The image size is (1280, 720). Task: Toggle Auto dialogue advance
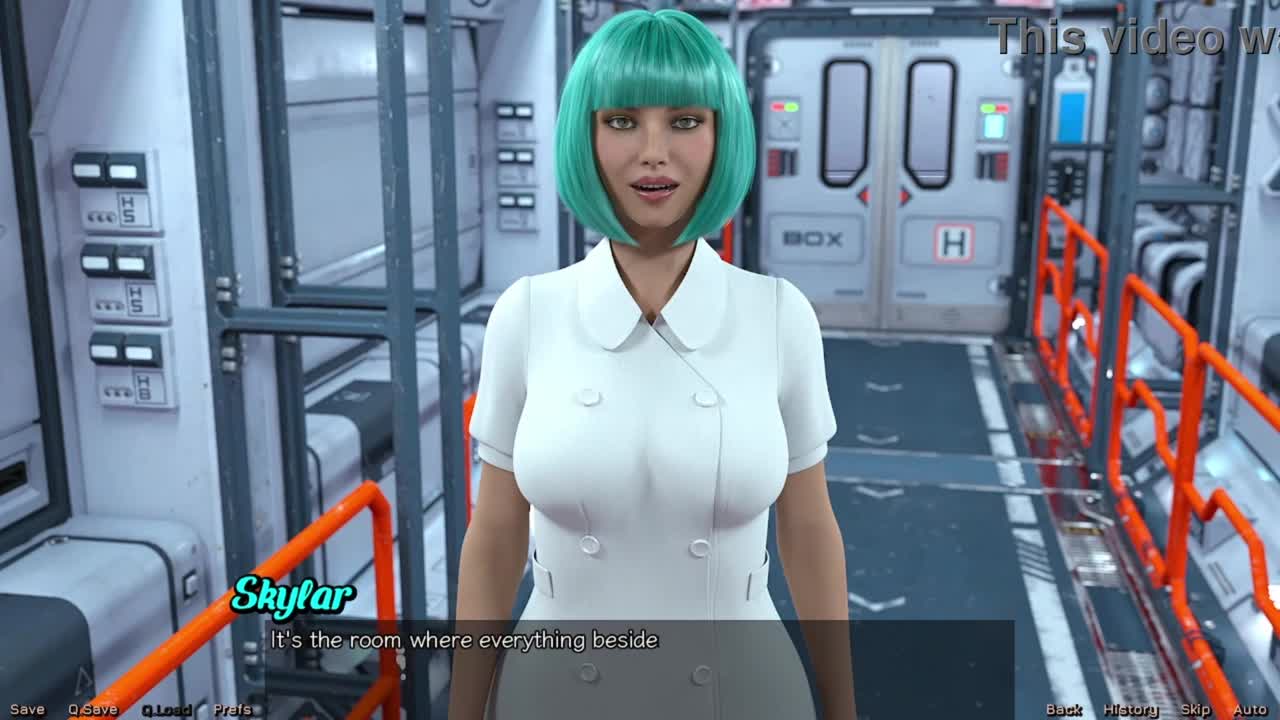click(x=1250, y=709)
